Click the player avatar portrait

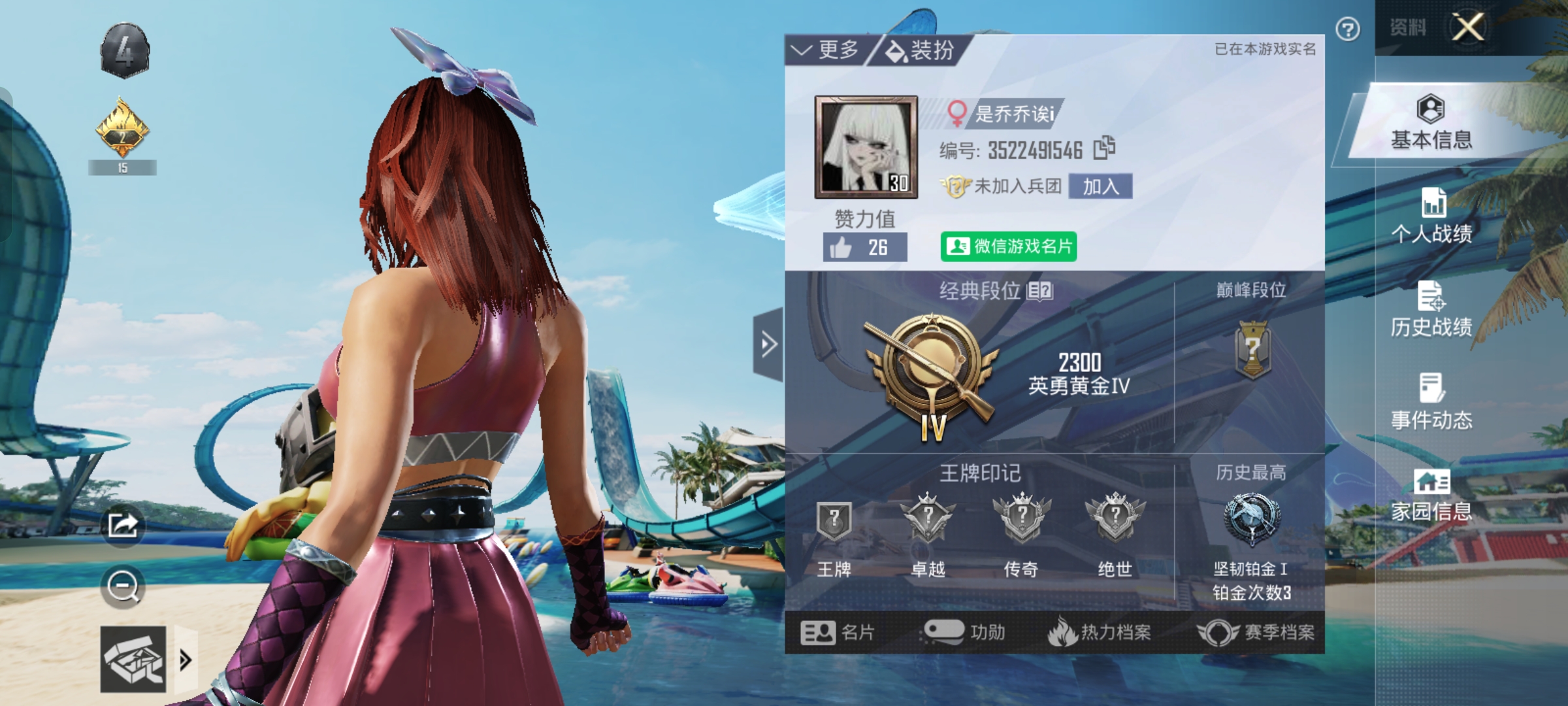click(x=866, y=147)
